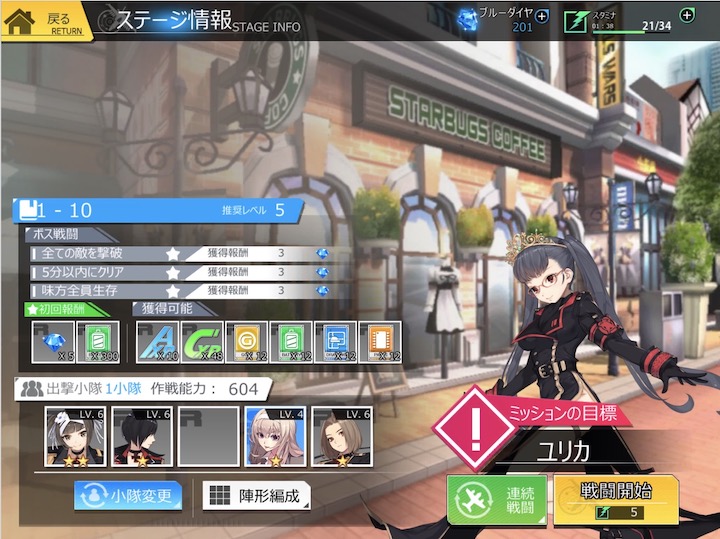Inspect the orange film x12 reward item
Image resolution: width=720 pixels, height=539 pixels.
point(379,342)
